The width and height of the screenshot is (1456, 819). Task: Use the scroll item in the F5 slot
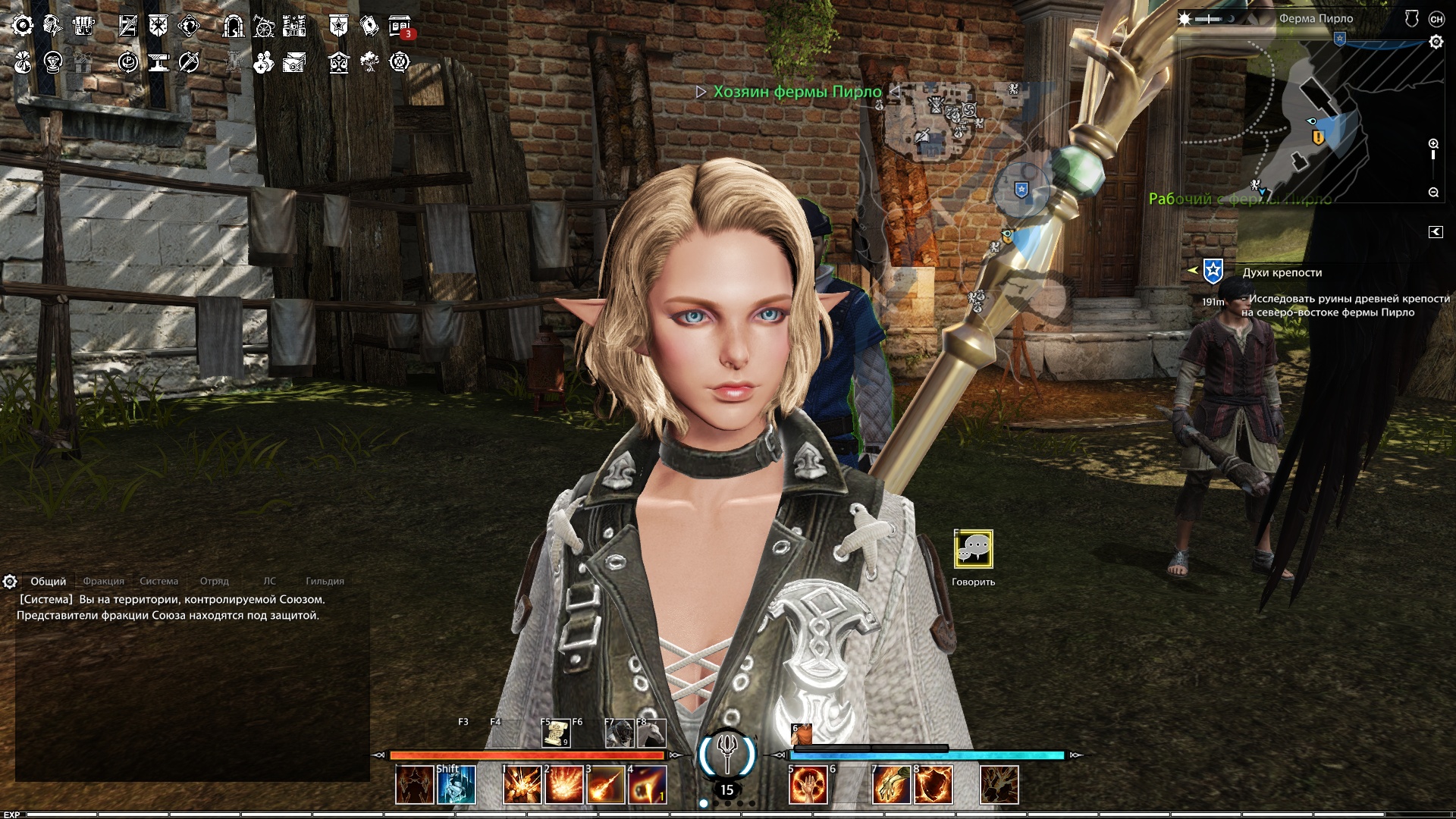[557, 733]
